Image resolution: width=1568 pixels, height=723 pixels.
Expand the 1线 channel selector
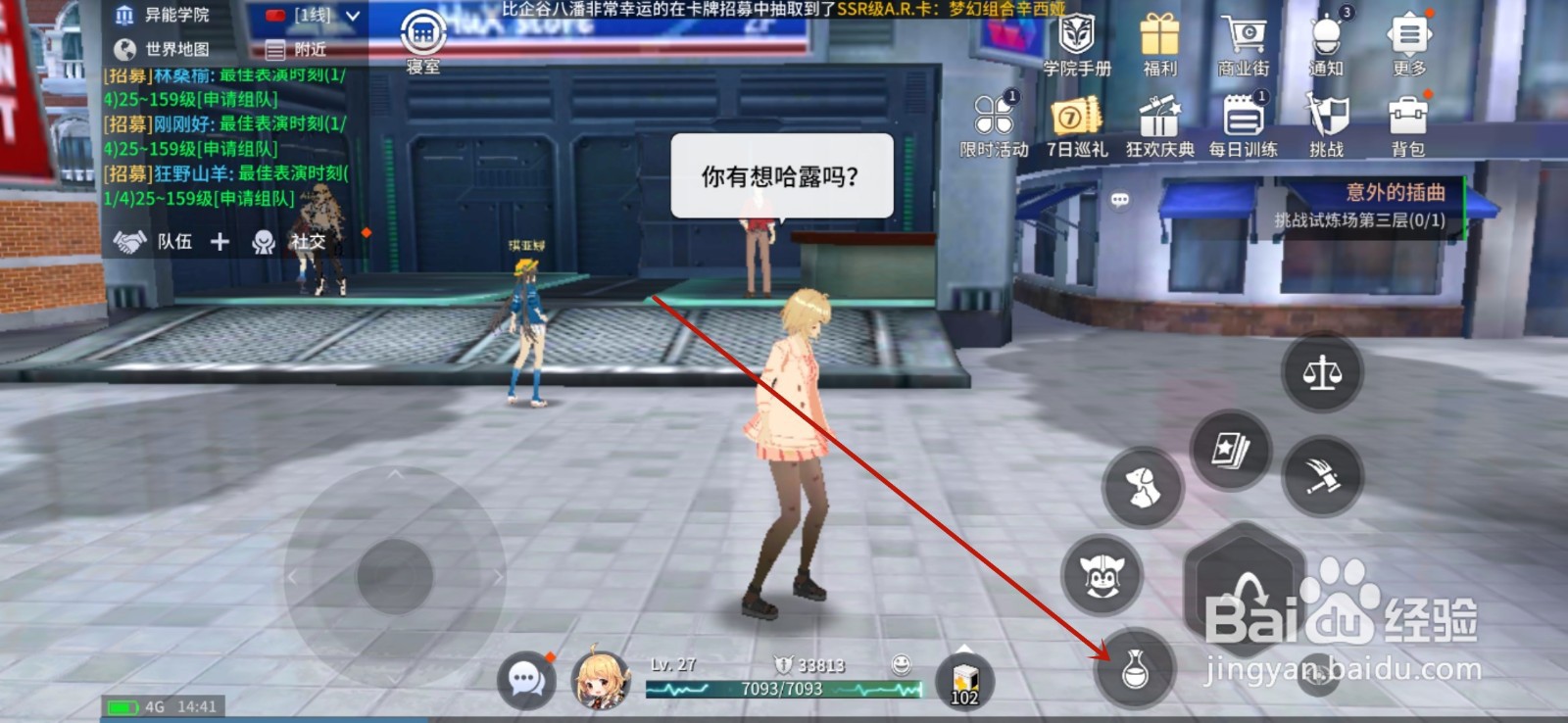312,15
